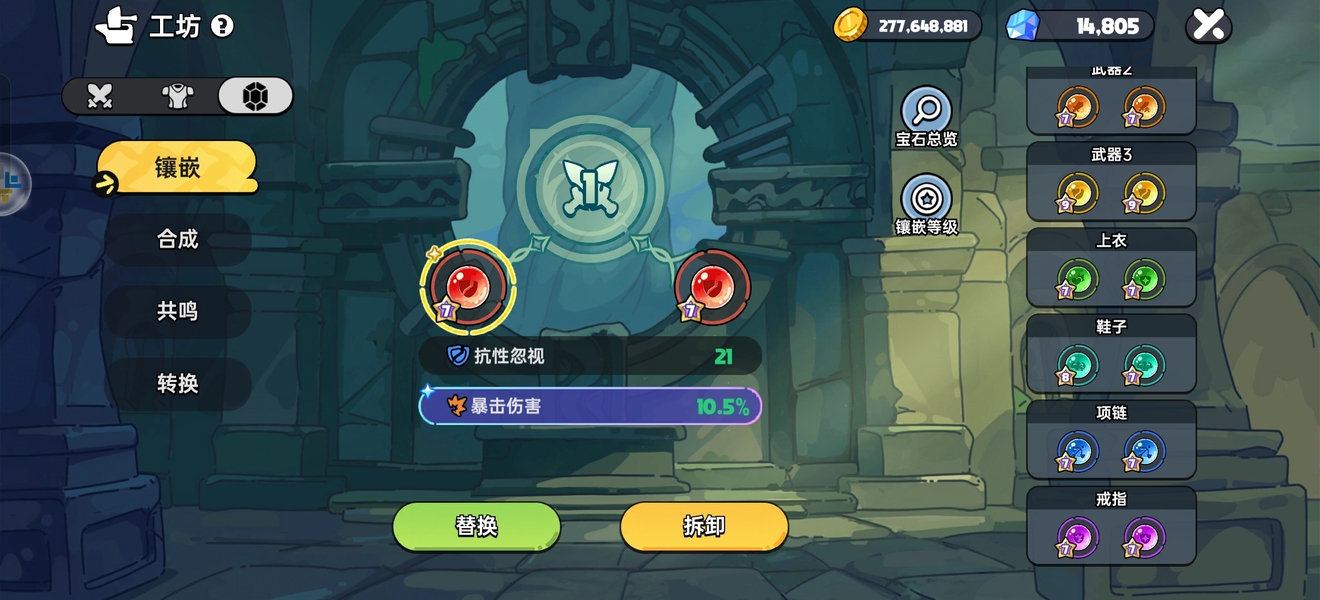The width and height of the screenshot is (1320, 600).
Task: Select the 戒指 purple gem row
Action: [x=1111, y=526]
